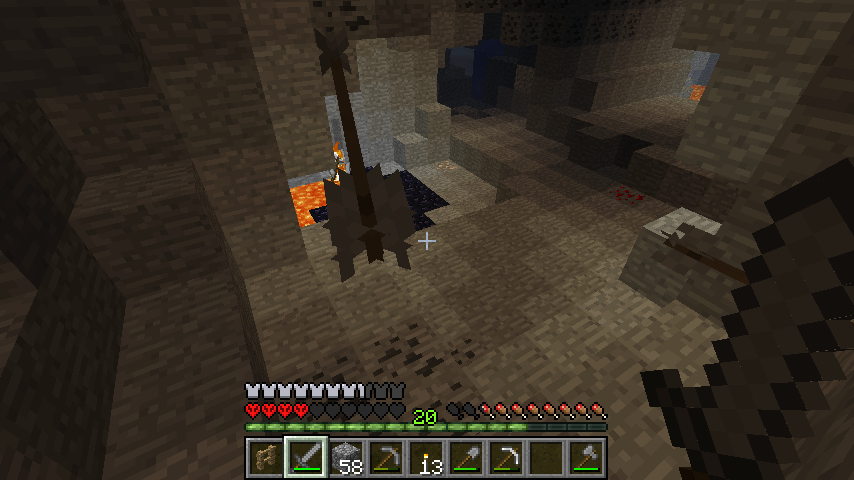The image size is (854, 480).
Task: Switch to the shovel slot
Action: (x=465, y=459)
